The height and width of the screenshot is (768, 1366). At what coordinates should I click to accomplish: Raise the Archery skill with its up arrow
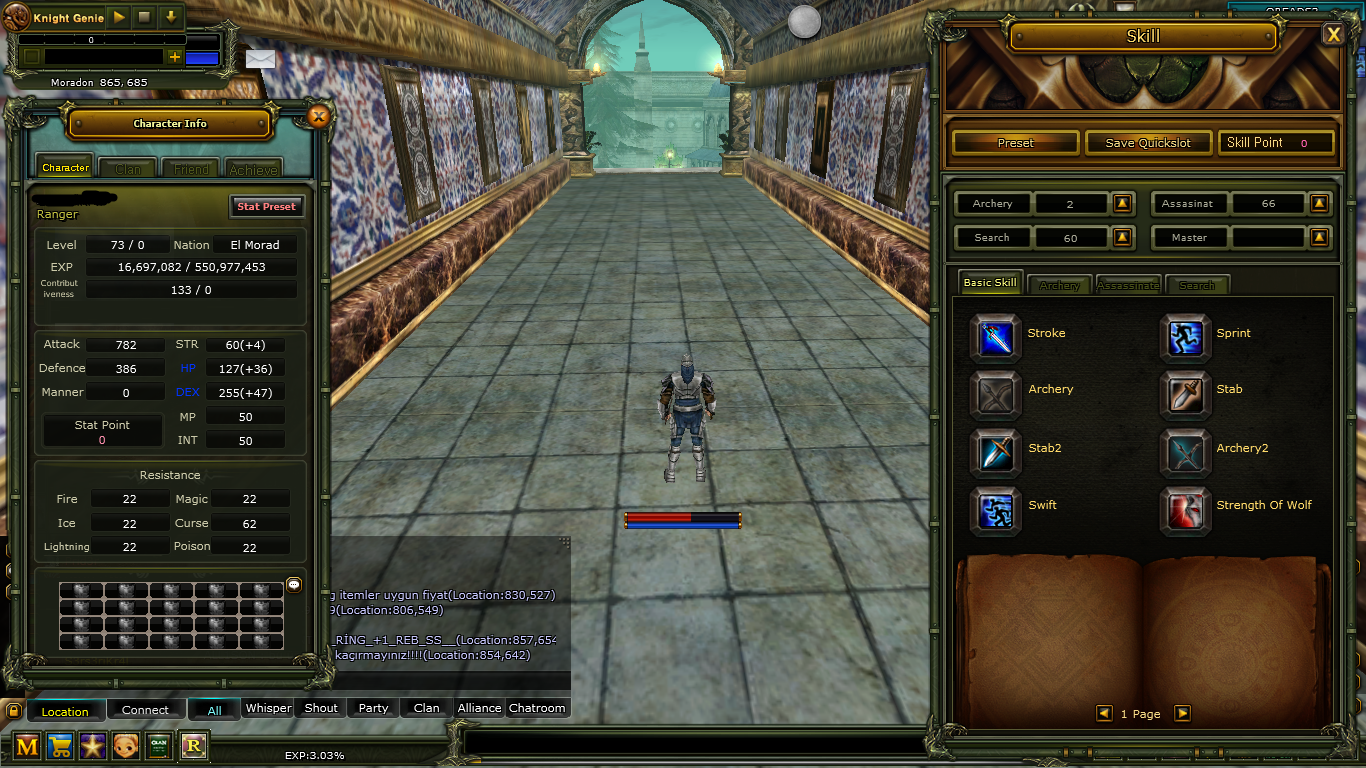1121,203
